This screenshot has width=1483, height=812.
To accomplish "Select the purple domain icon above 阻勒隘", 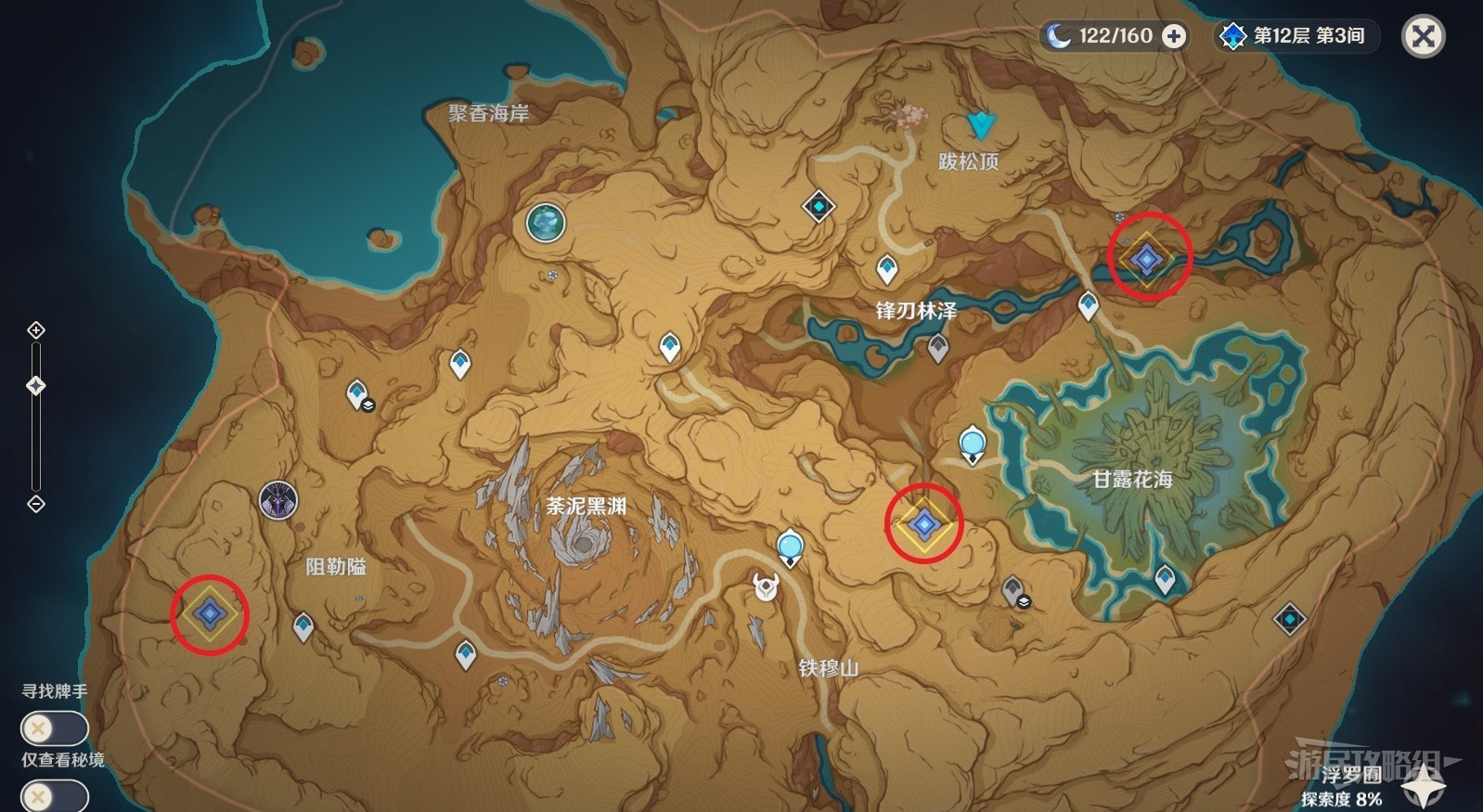I will [277, 501].
